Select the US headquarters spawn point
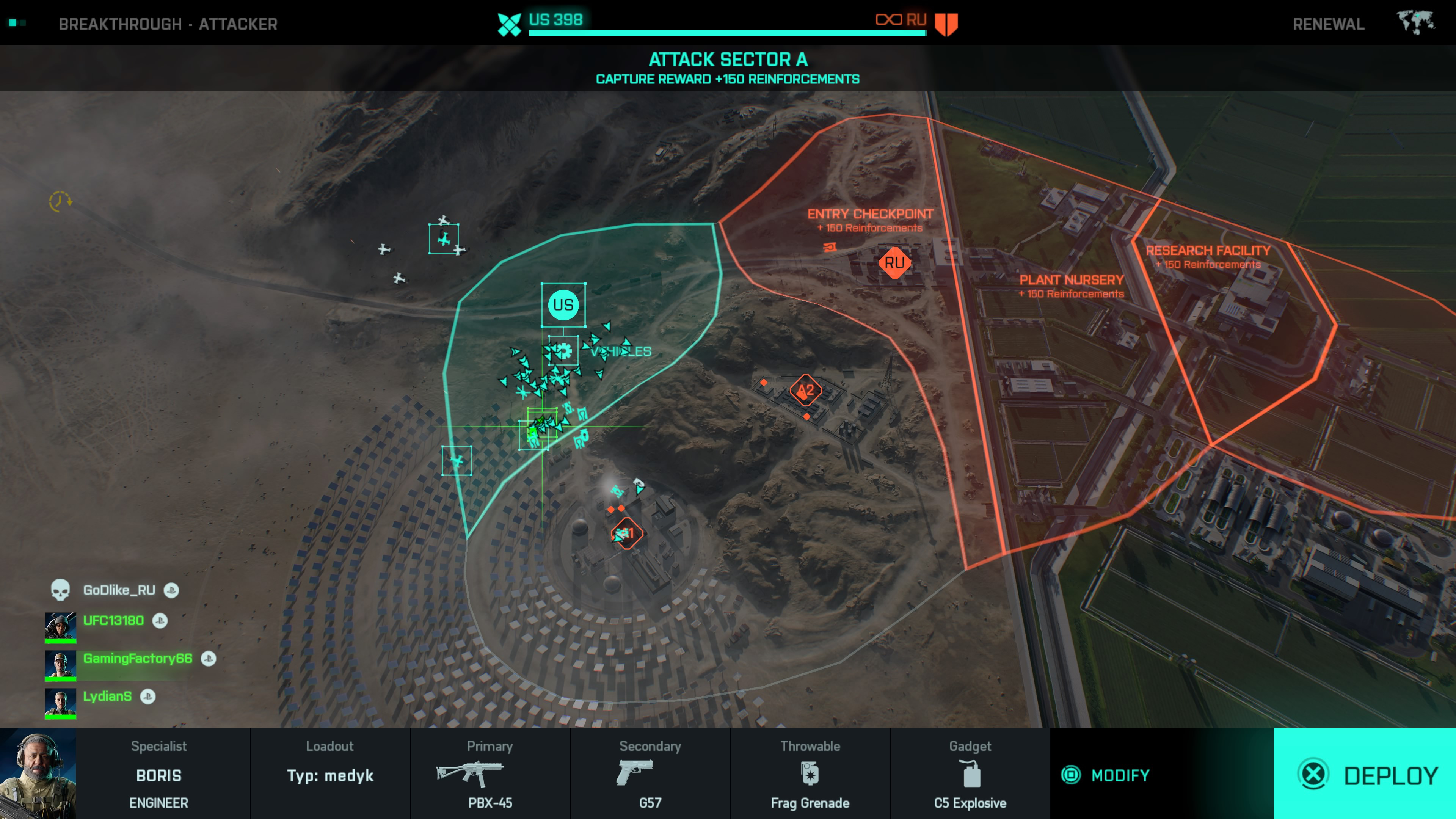The image size is (1456, 819). [x=563, y=305]
